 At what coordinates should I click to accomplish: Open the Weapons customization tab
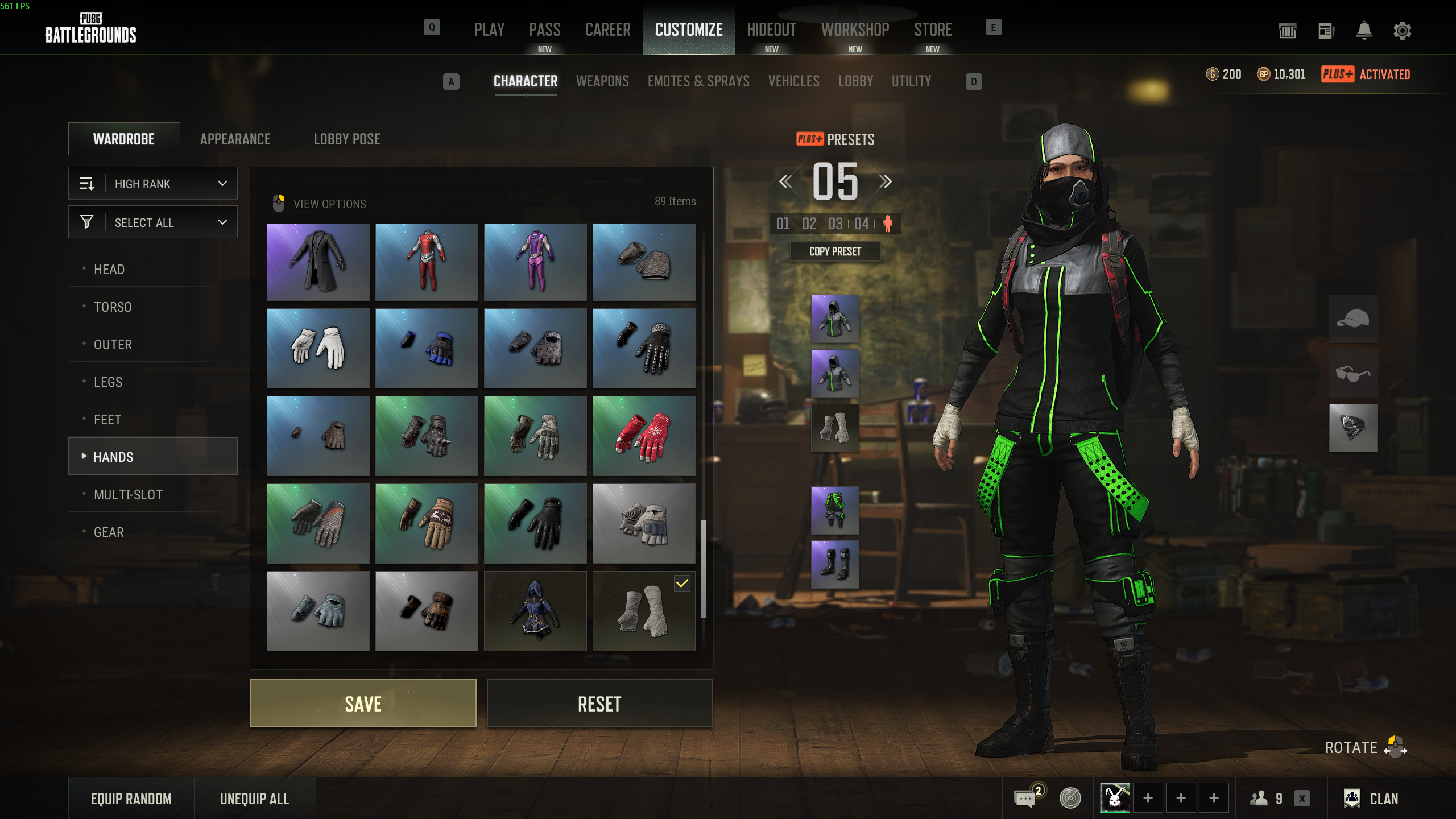click(602, 81)
